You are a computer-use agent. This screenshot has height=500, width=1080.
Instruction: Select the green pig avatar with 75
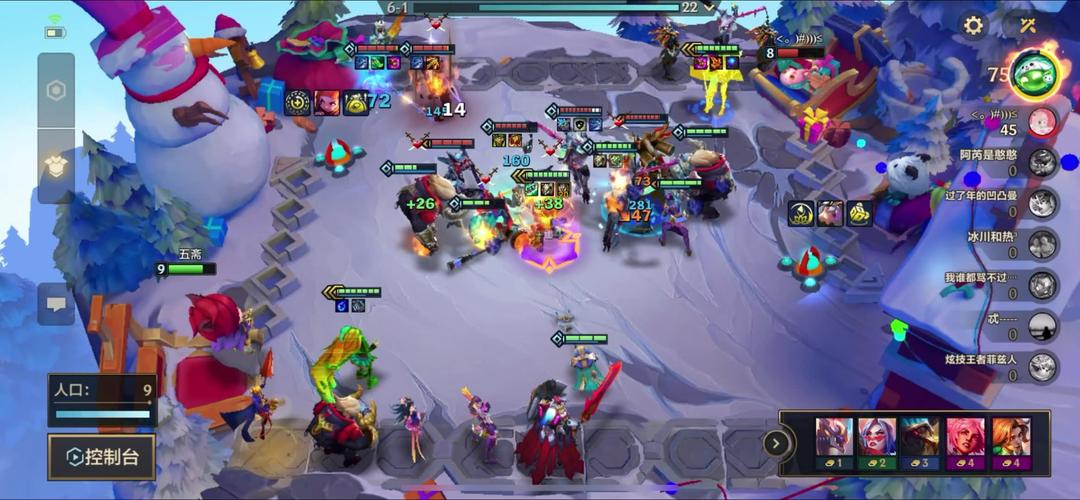(x=1034, y=73)
